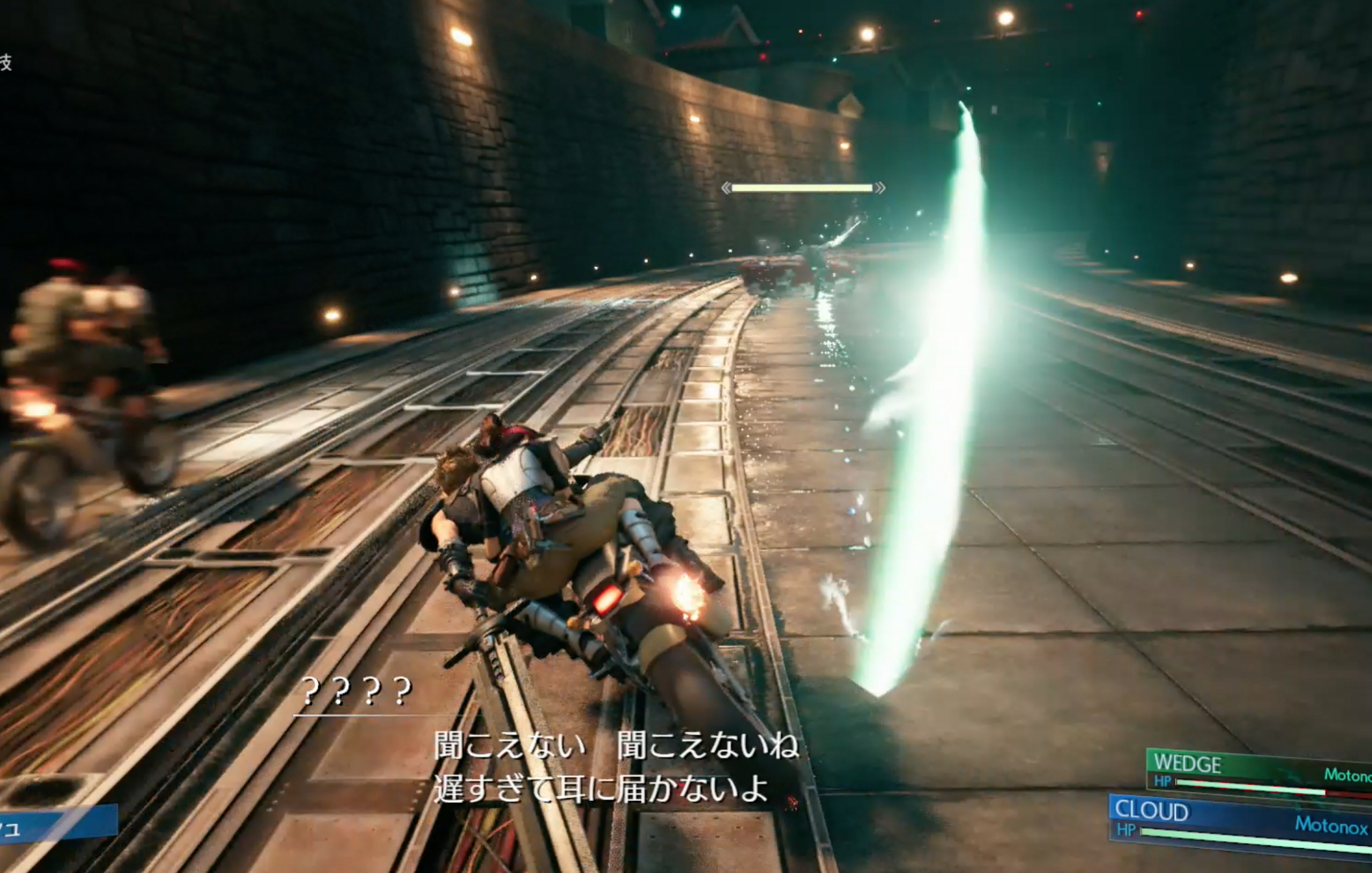This screenshot has width=1372, height=873.
Task: Click the HP label in Wedge's status bar
Action: point(1163,780)
